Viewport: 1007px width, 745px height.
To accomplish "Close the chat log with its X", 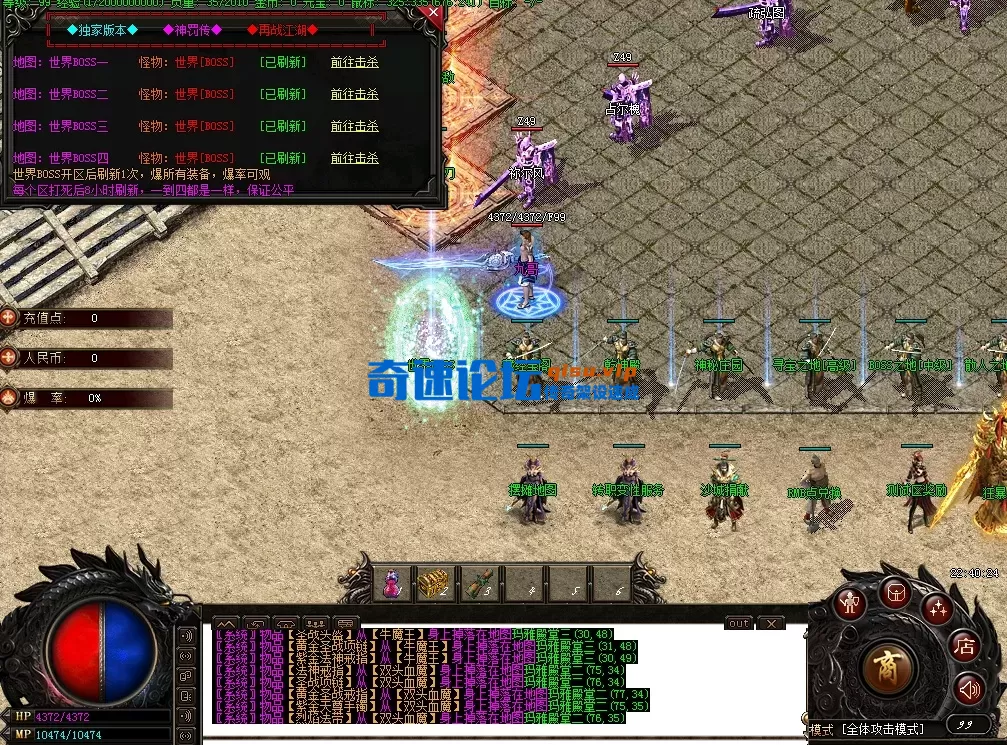I will (x=770, y=623).
